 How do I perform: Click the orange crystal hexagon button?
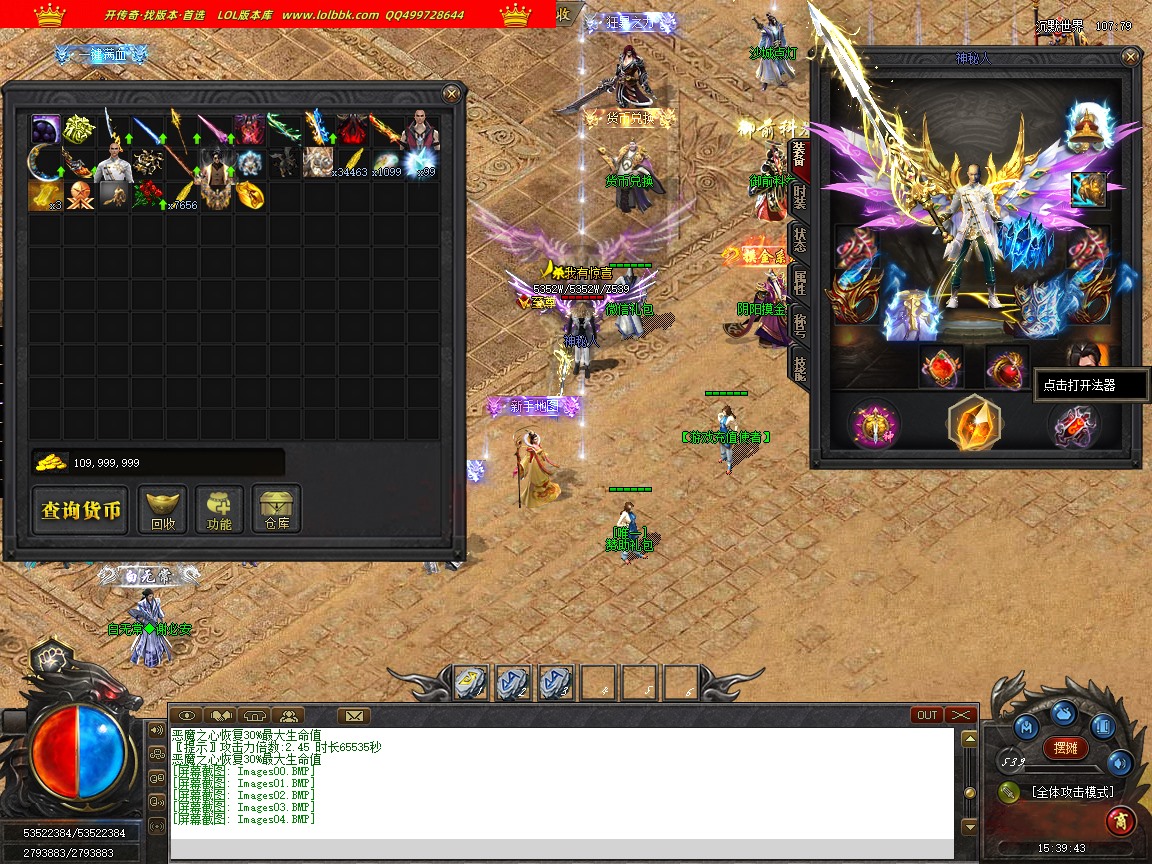point(974,423)
